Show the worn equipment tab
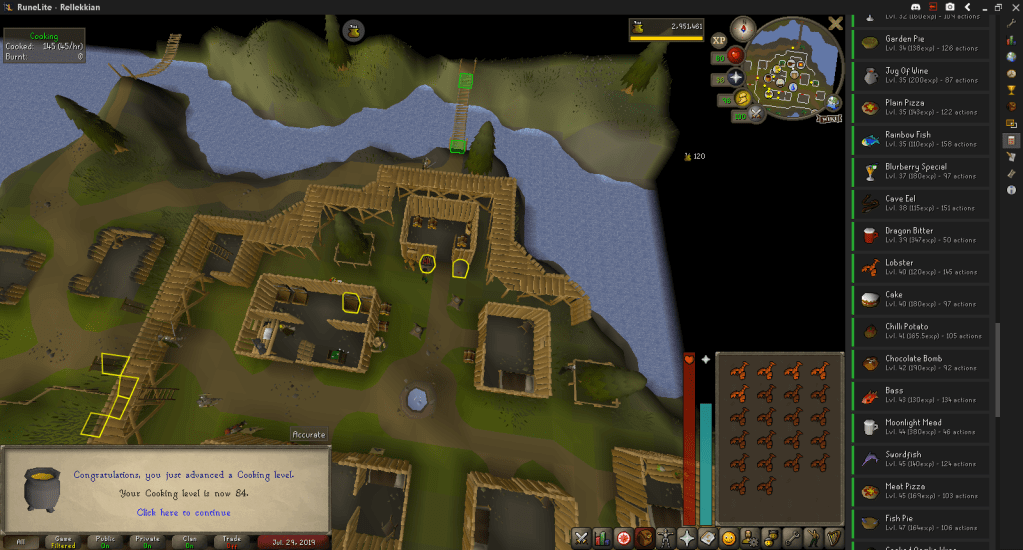This screenshot has height=550, width=1023. (665, 537)
